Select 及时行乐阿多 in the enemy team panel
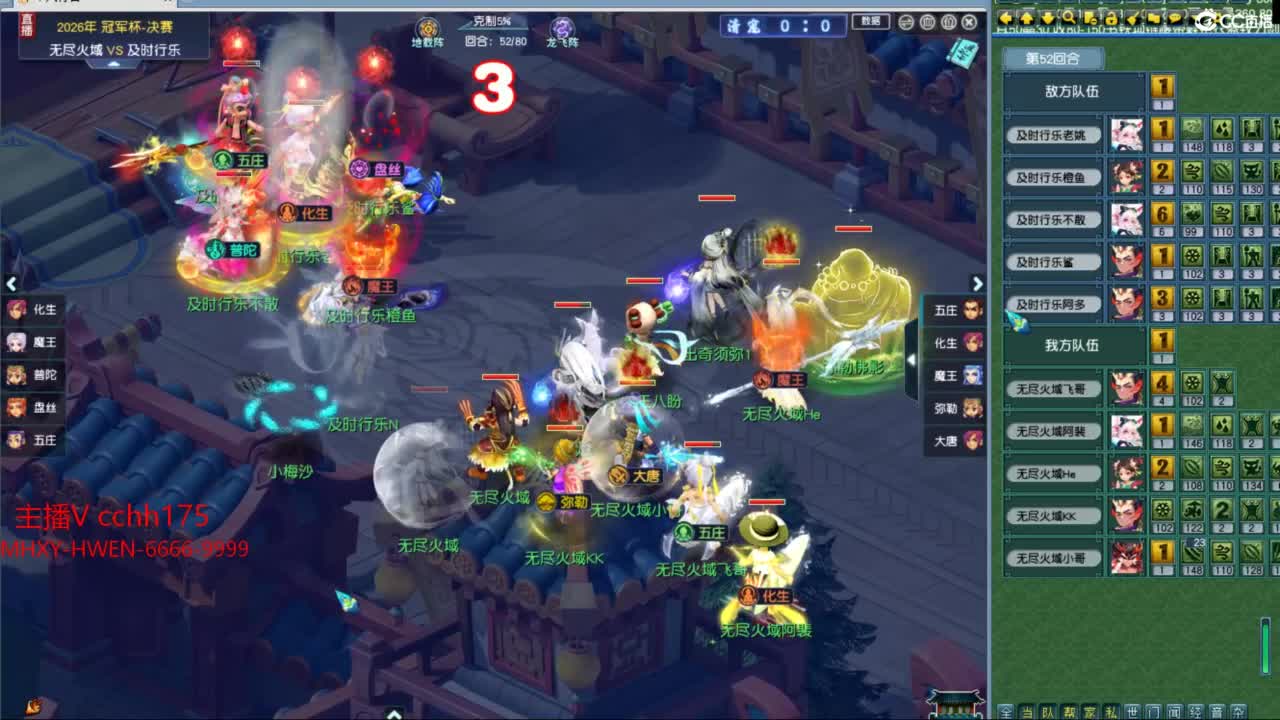 (1053, 304)
